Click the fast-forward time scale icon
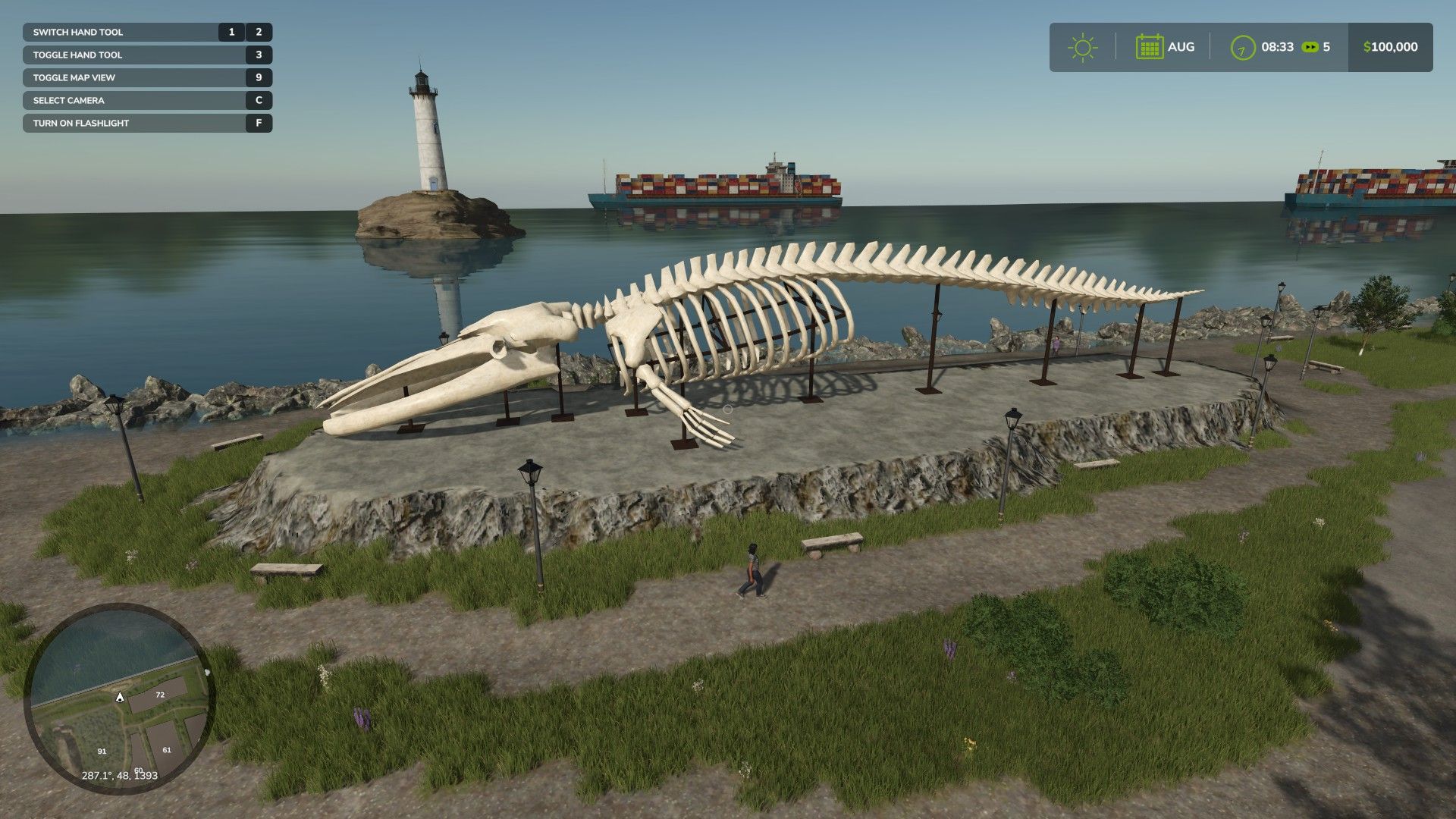Image resolution: width=1456 pixels, height=819 pixels. pyautogui.click(x=1310, y=47)
